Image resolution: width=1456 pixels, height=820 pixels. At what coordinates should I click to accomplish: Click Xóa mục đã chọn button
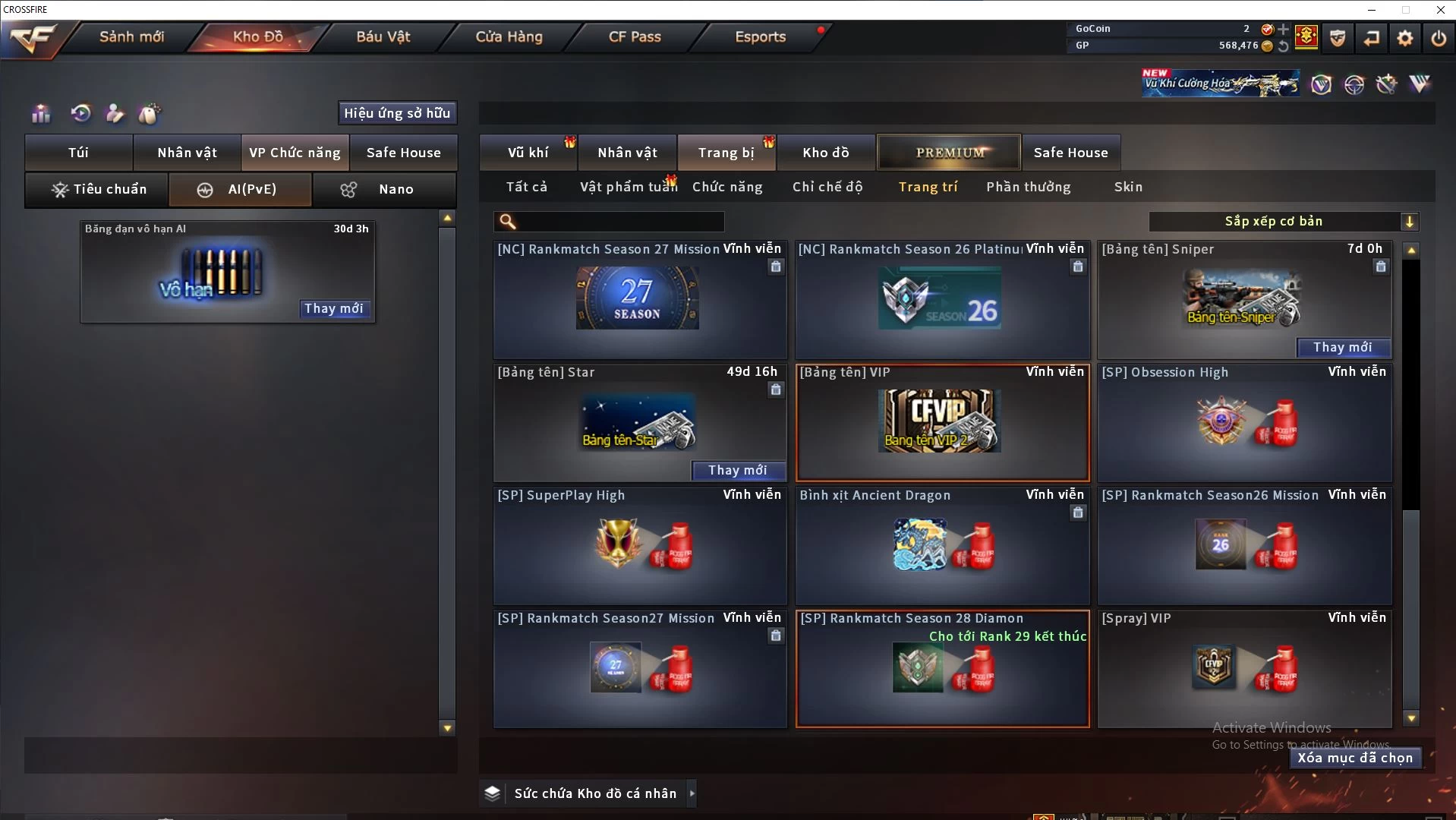click(x=1355, y=758)
